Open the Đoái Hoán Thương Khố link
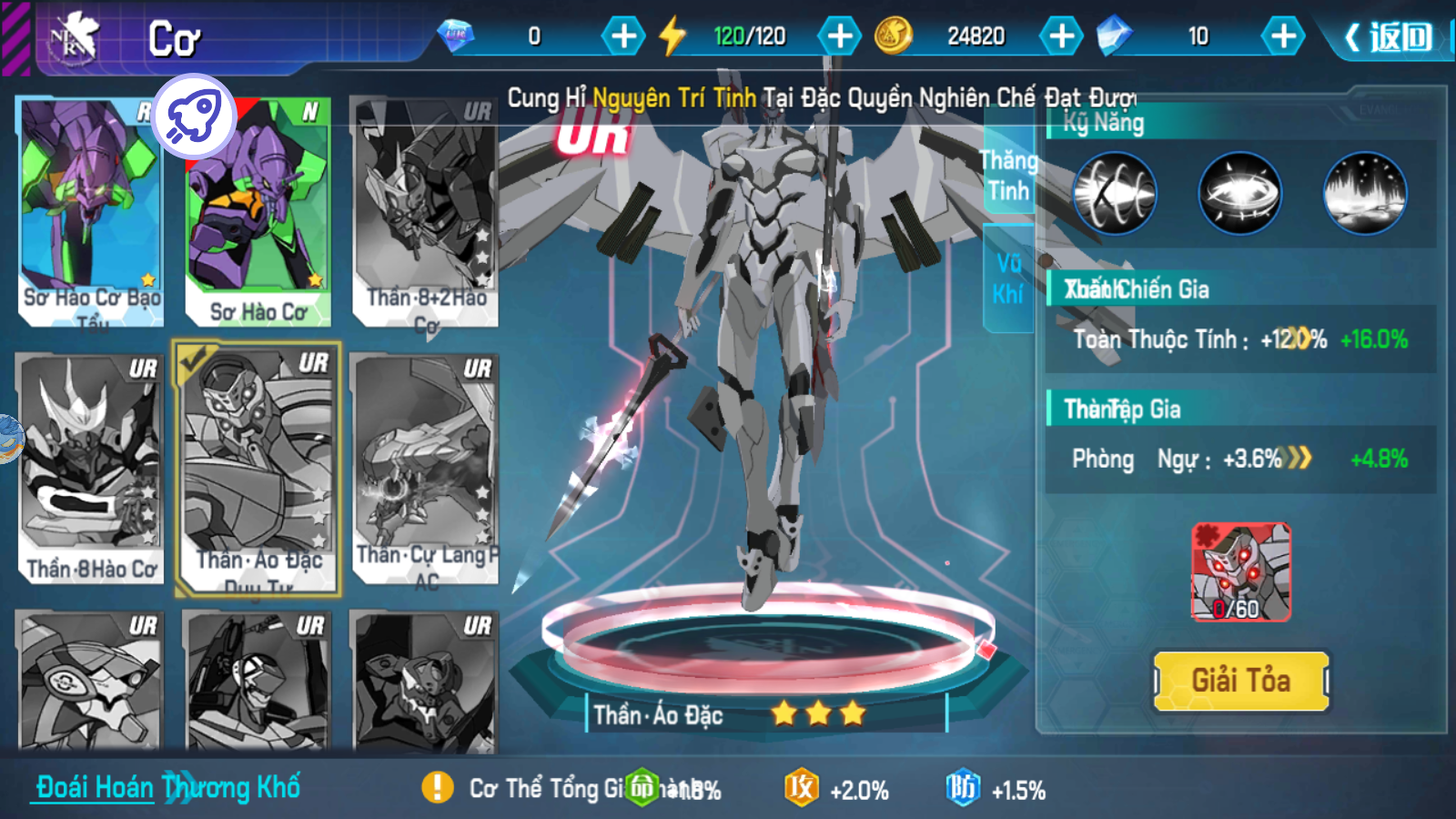The height and width of the screenshot is (819, 1456). tap(168, 787)
